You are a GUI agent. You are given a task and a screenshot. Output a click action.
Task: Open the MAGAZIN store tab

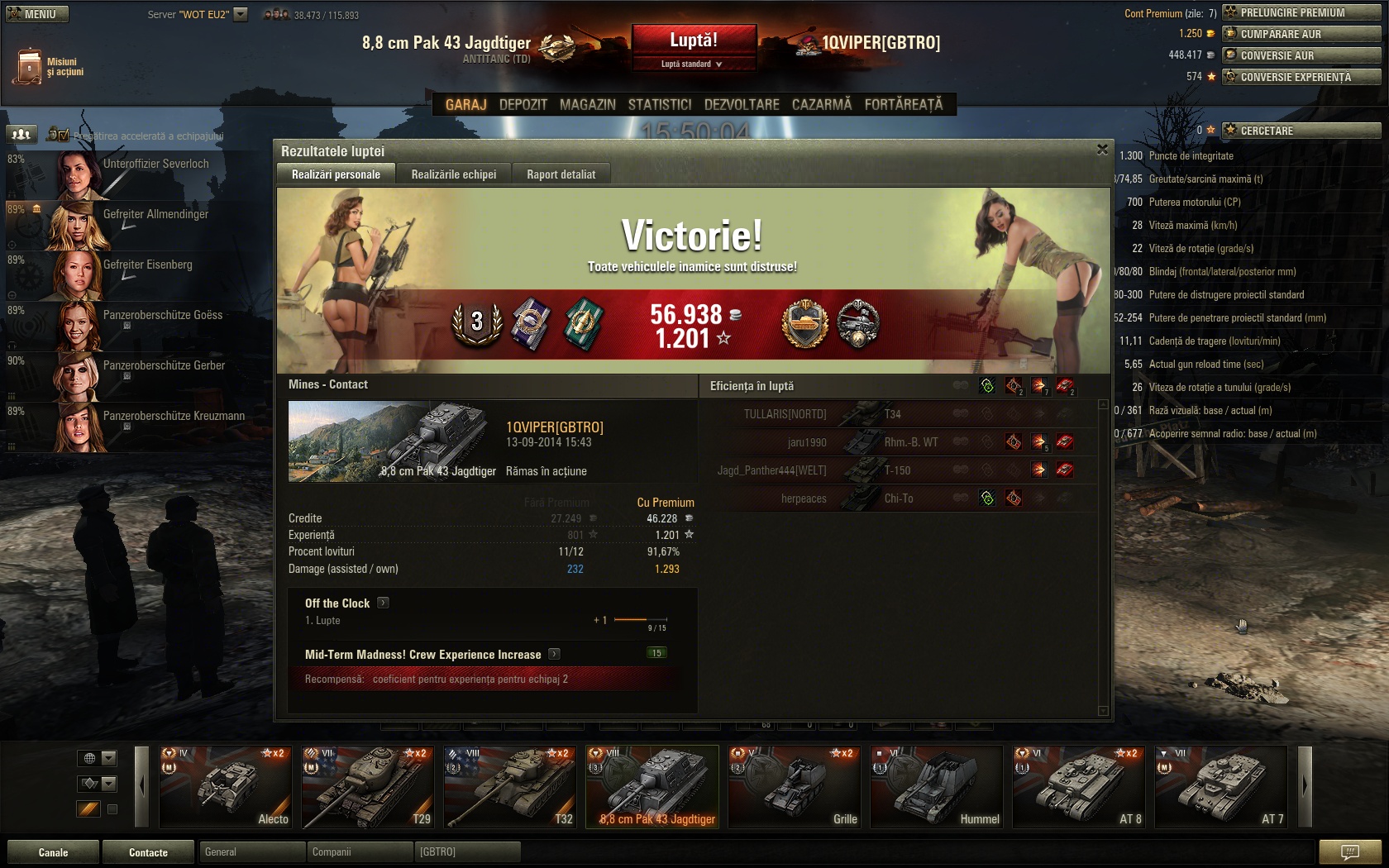pos(587,105)
